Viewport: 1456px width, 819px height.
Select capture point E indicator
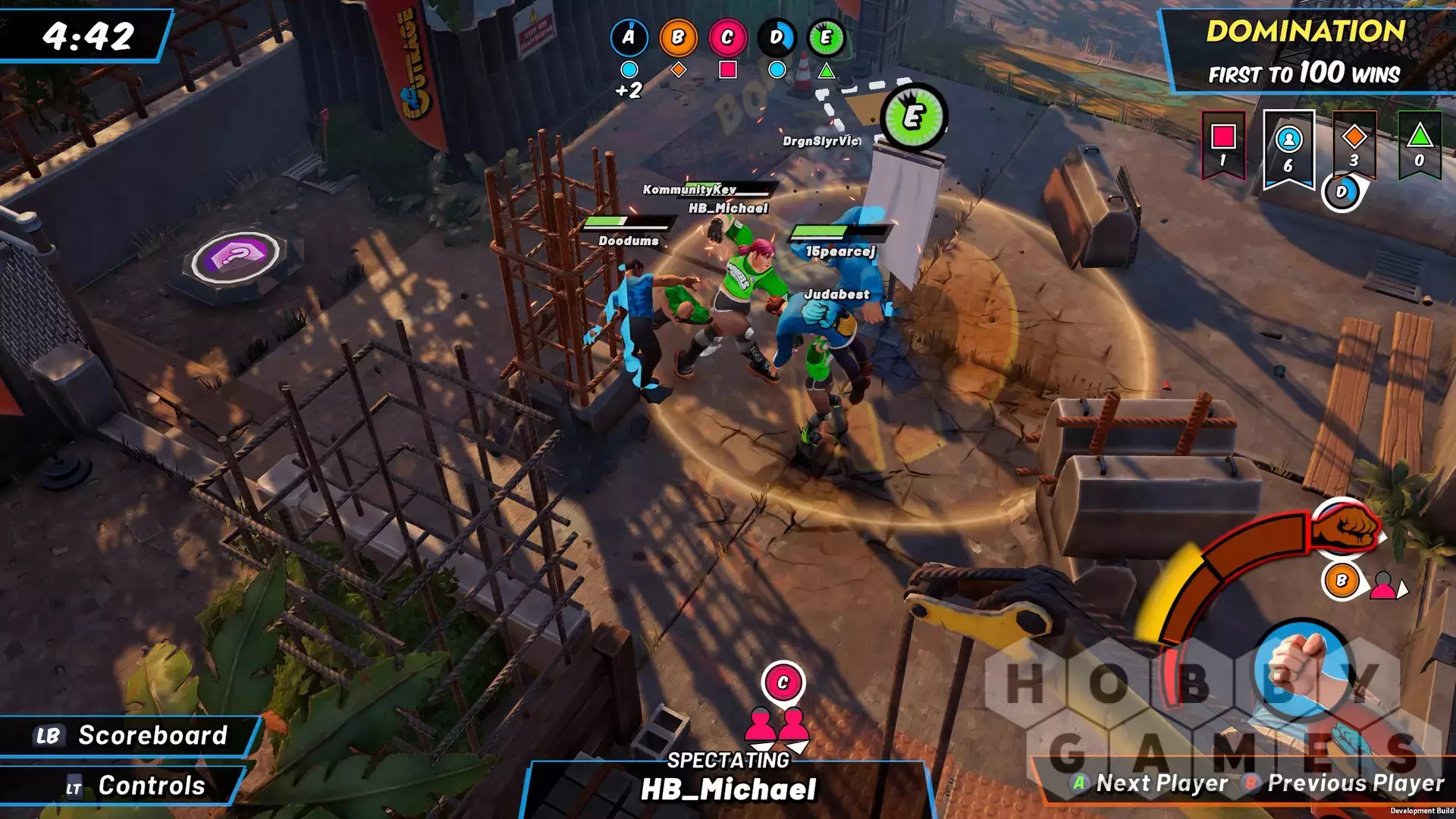coord(826,37)
